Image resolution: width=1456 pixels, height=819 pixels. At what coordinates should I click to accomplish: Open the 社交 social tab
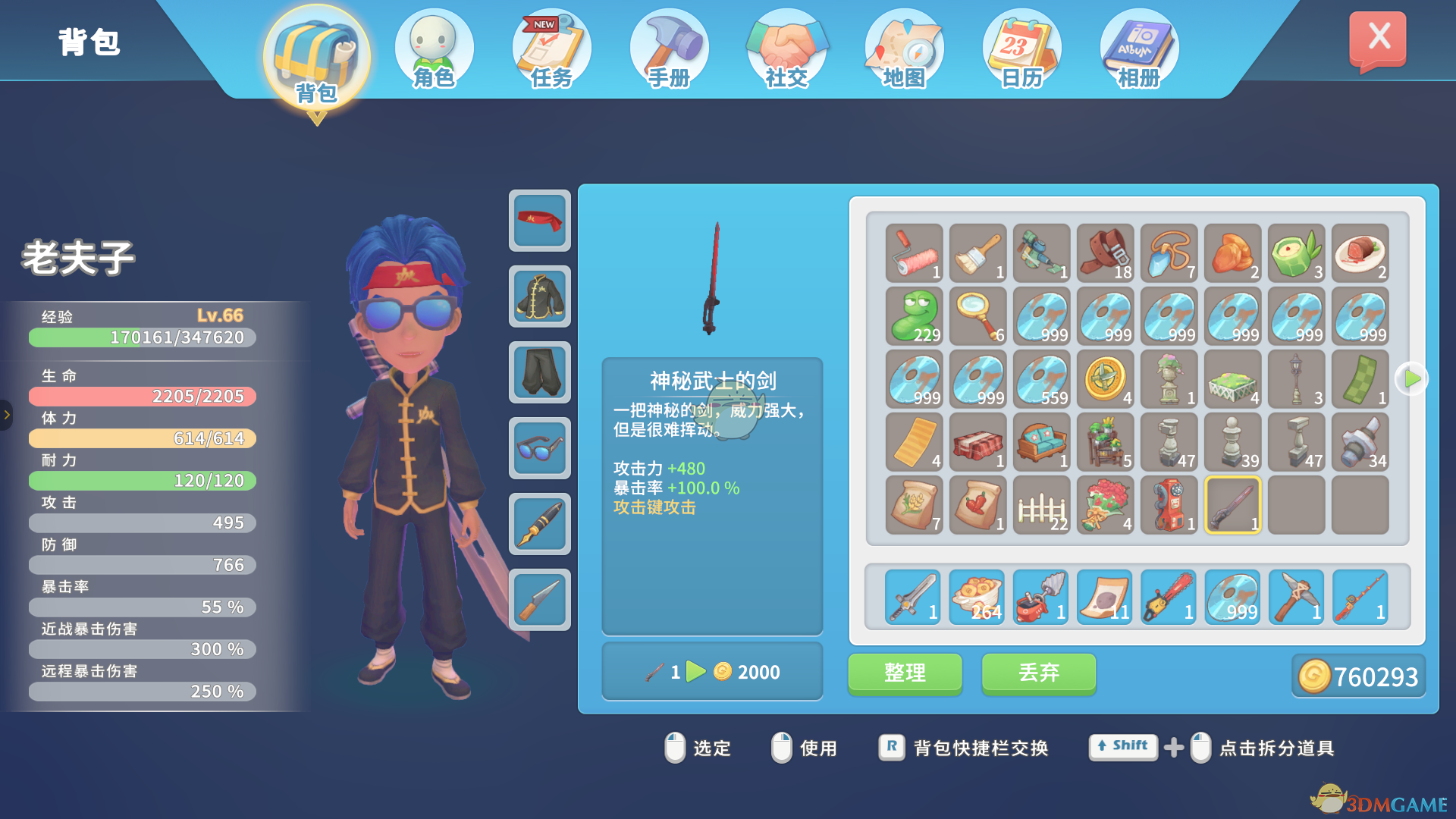point(786,50)
